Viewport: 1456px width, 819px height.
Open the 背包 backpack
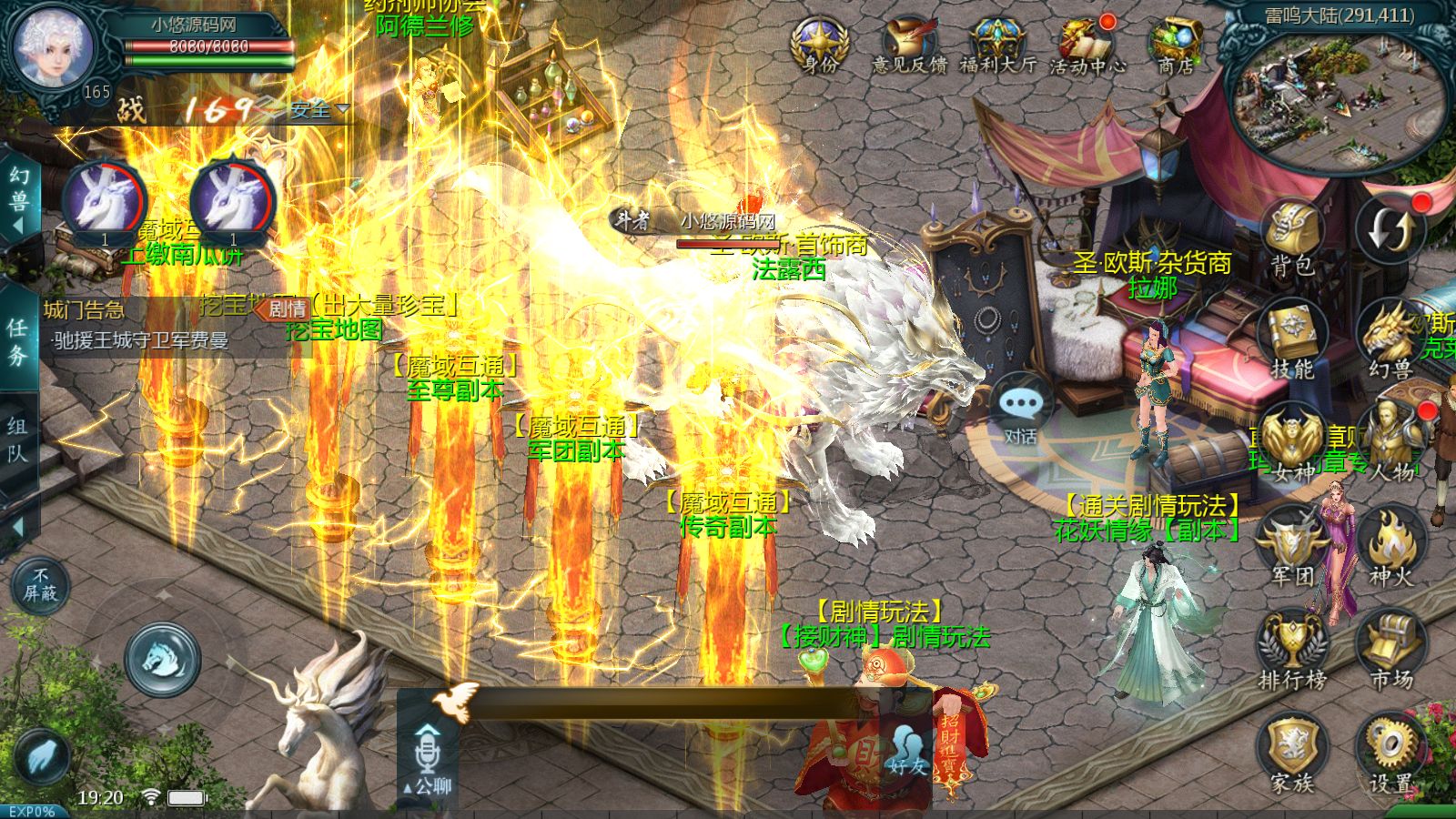pos(1292,238)
